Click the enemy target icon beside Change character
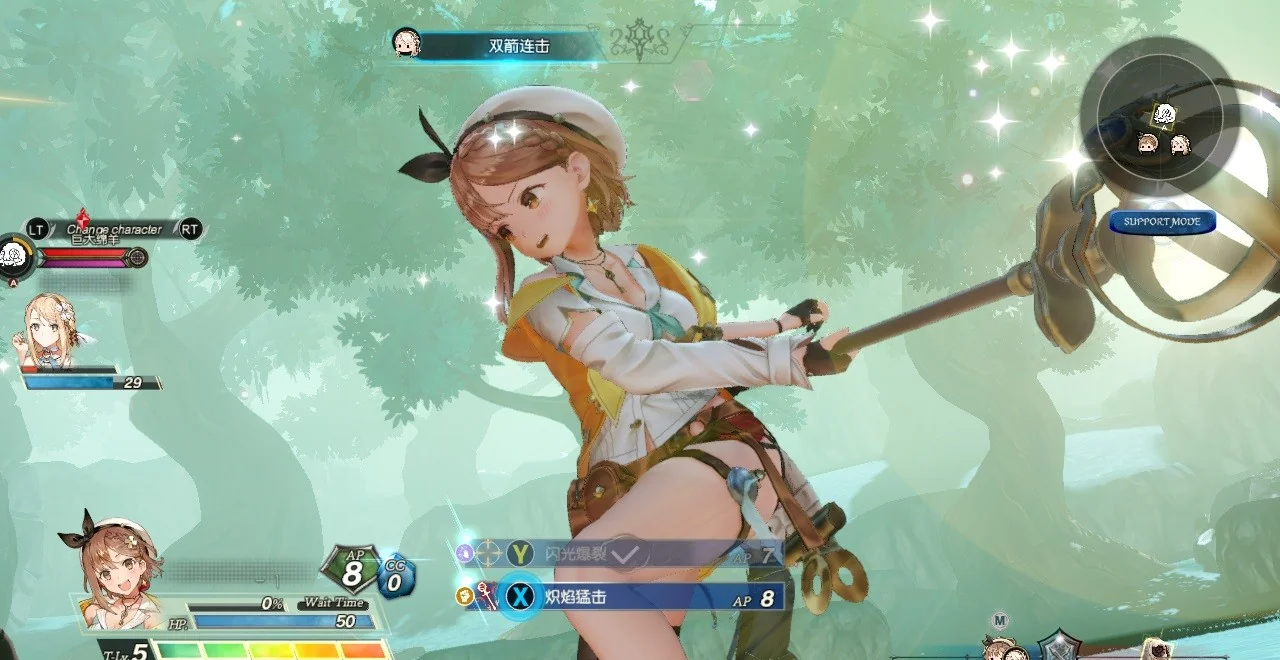The image size is (1280, 660). coord(15,256)
